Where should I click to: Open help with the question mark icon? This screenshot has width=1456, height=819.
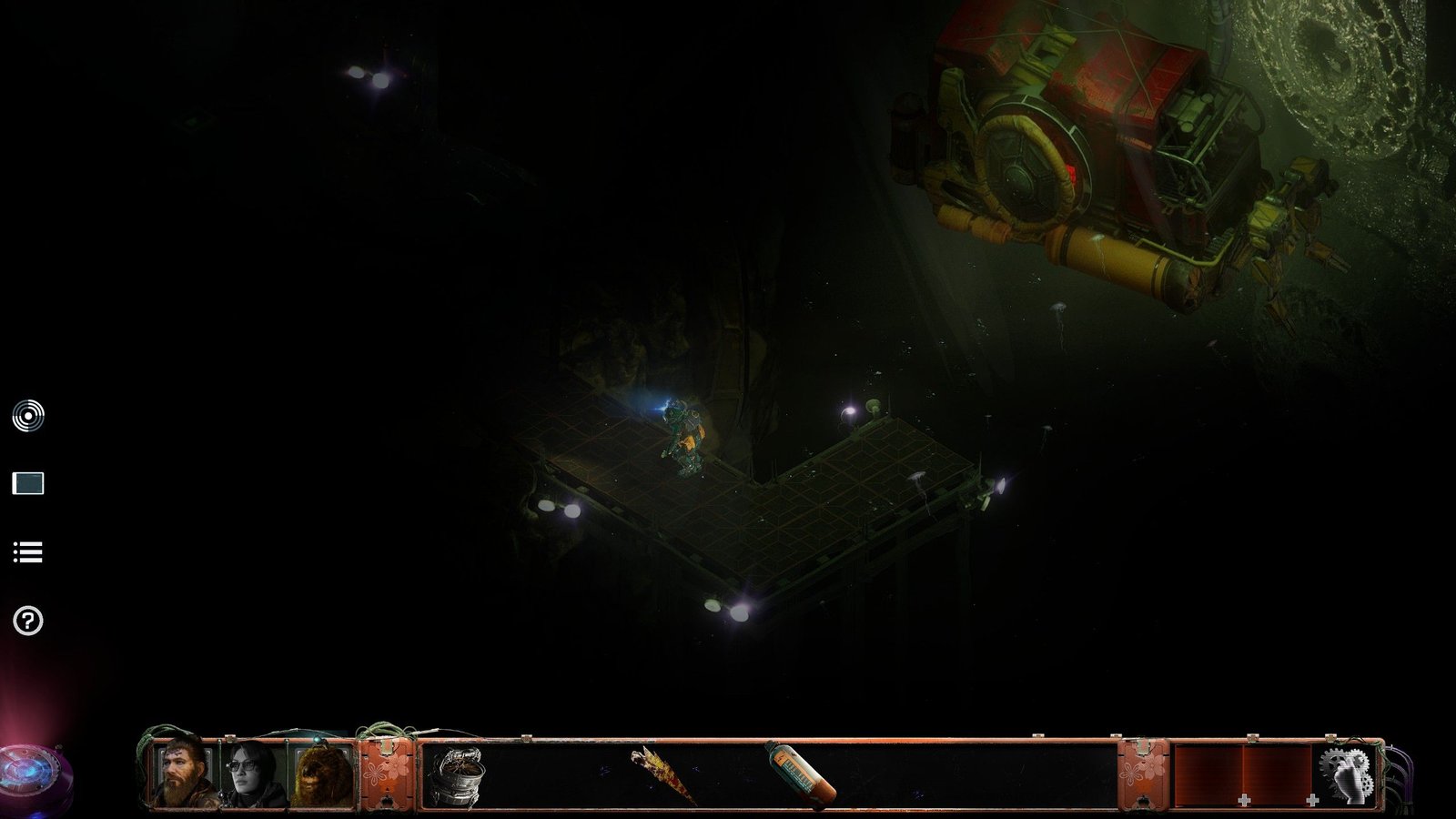[x=28, y=622]
